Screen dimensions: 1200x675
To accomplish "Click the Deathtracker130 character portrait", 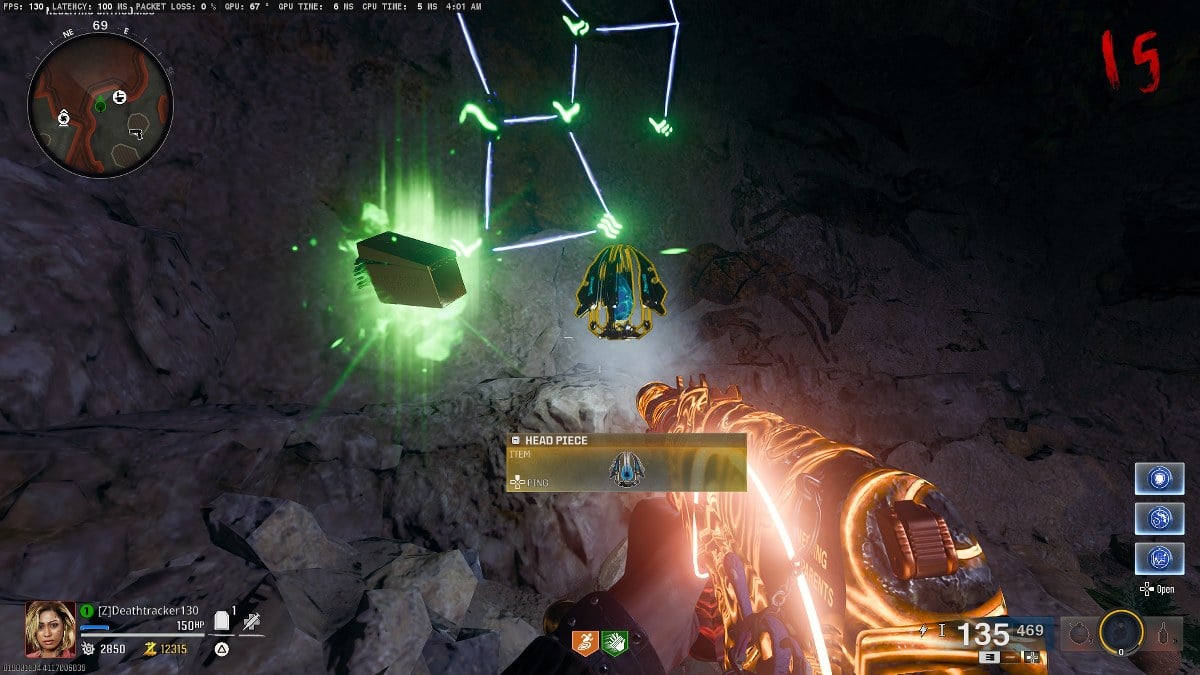I will click(50, 628).
